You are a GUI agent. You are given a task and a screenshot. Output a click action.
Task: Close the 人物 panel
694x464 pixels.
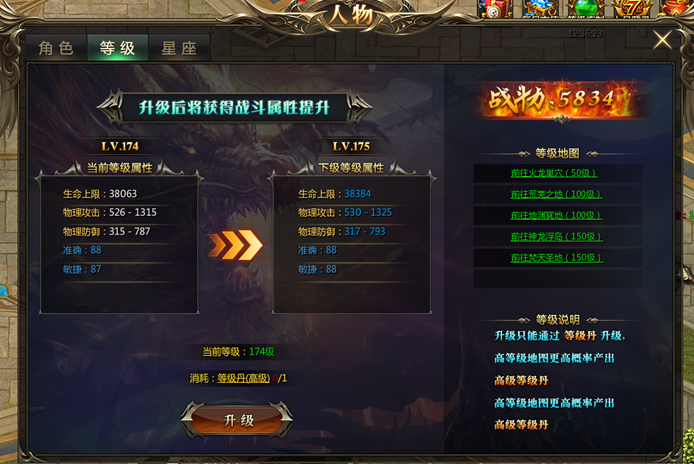(662, 40)
